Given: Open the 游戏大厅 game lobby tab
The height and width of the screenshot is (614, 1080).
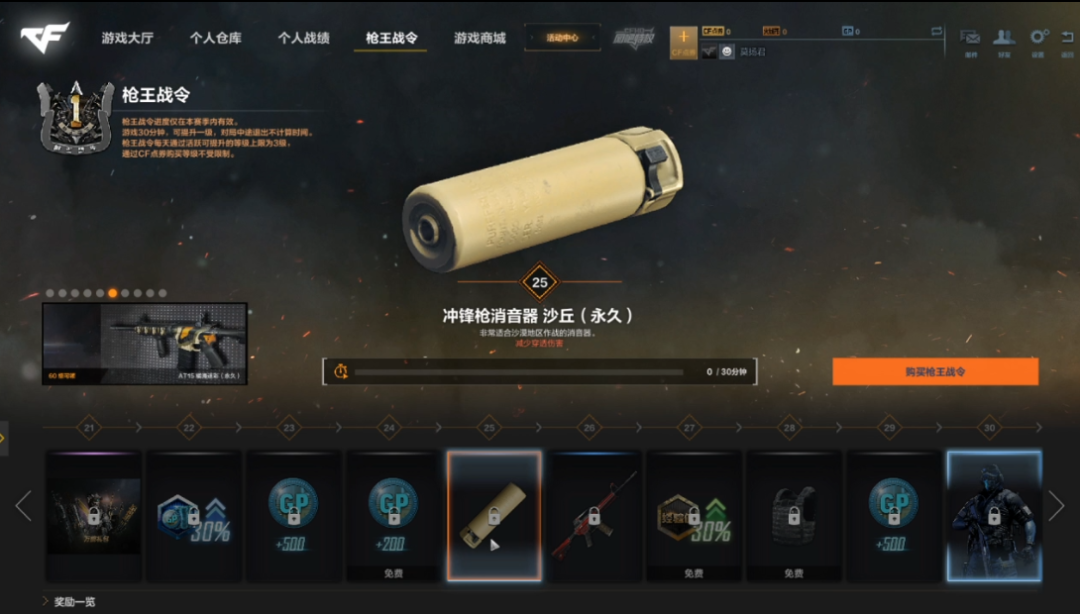Looking at the screenshot, I should 127,38.
